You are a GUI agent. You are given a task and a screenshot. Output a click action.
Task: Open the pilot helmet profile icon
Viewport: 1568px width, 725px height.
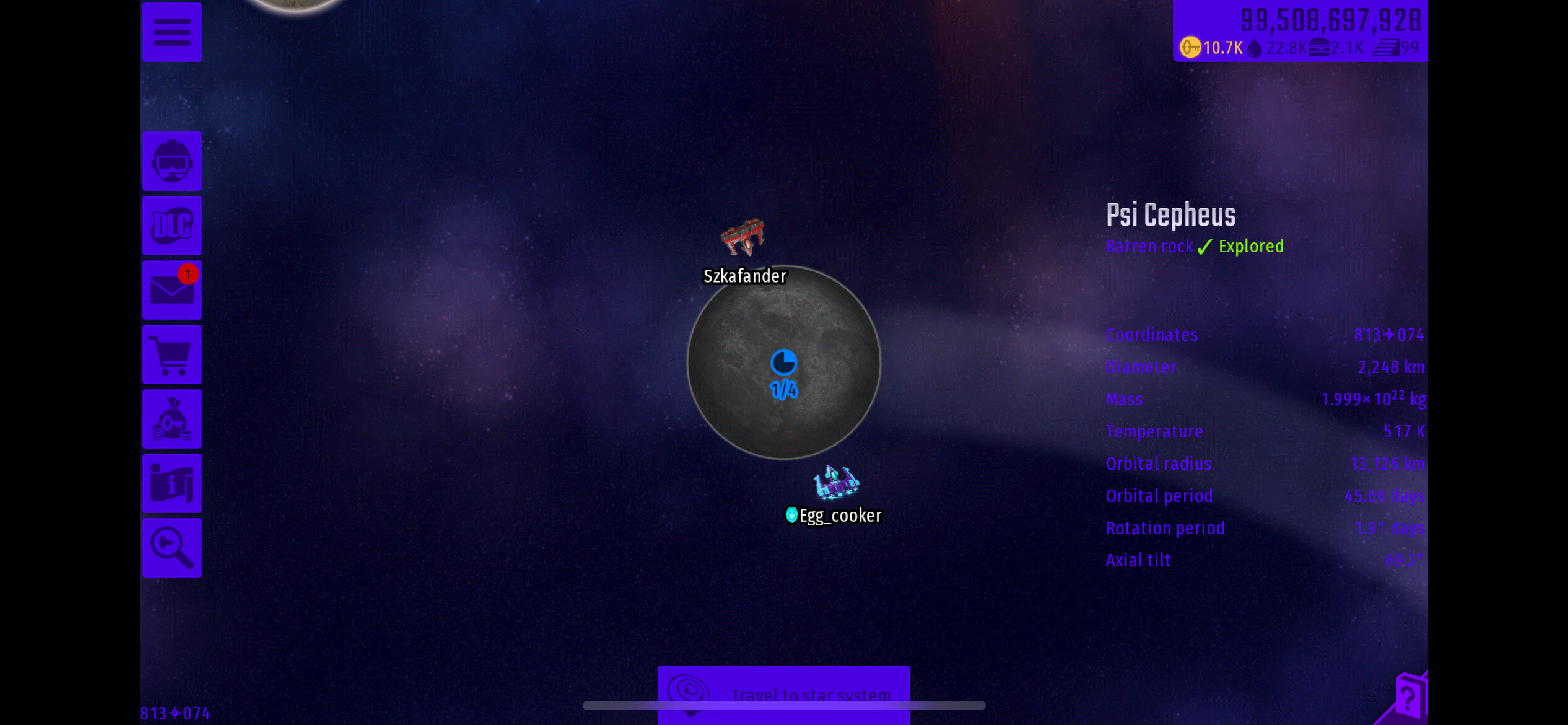[172, 161]
